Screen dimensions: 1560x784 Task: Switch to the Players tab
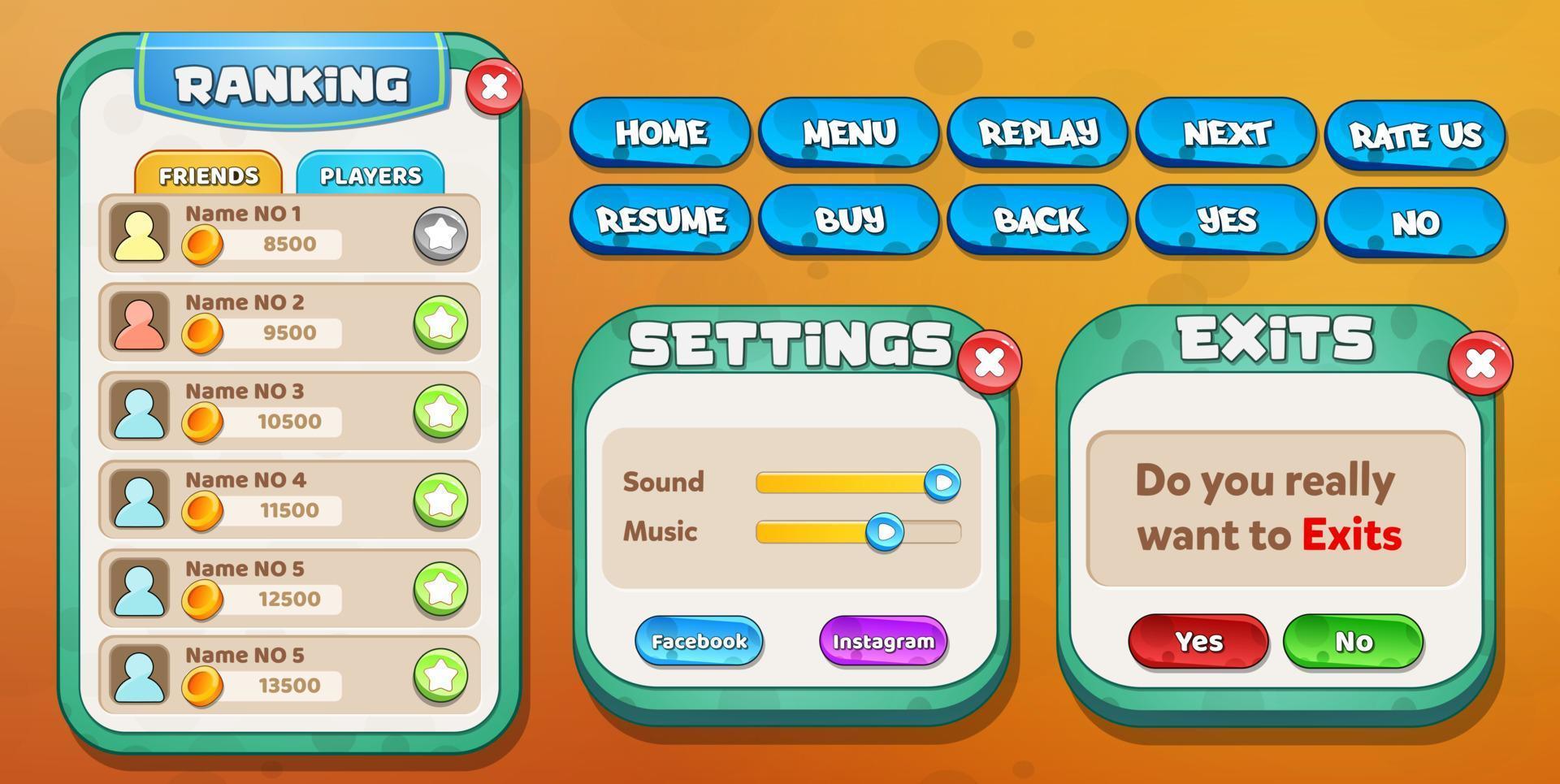point(372,175)
